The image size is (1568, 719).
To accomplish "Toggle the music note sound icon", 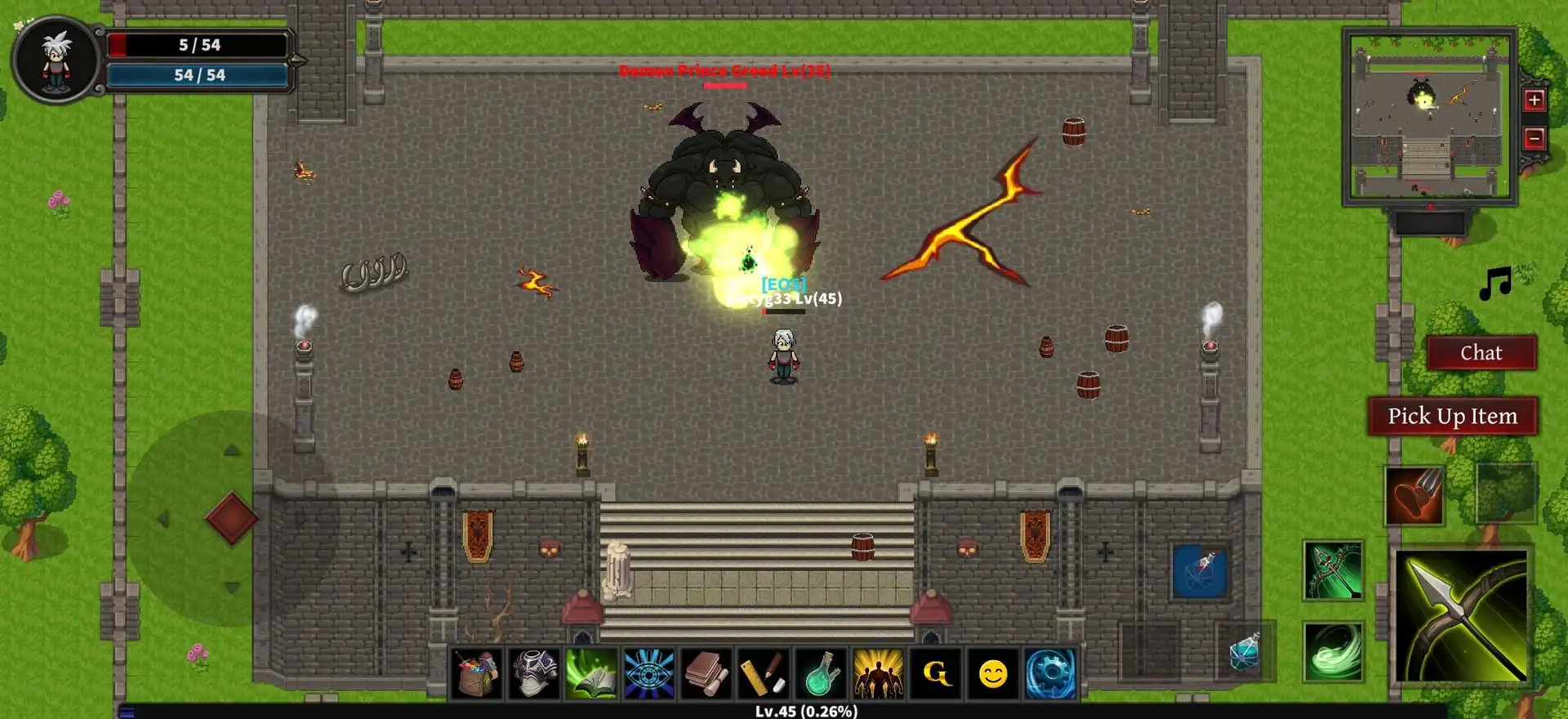I will point(1496,284).
